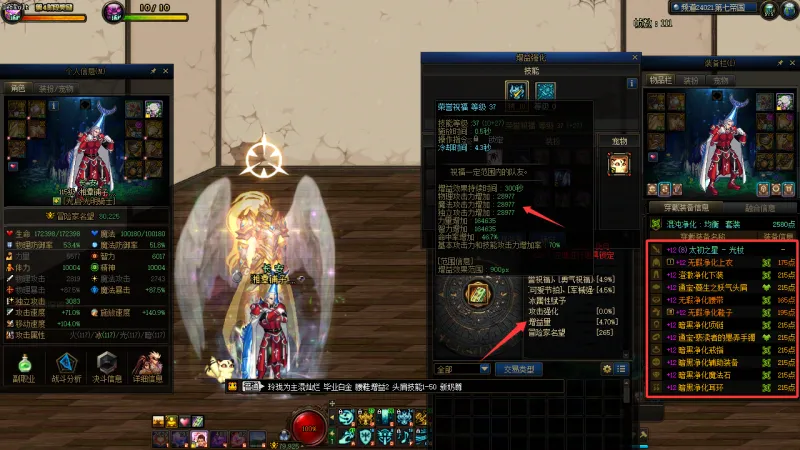This screenshot has height=450, width=800.
Task: Close the 个人信息 character window
Action: 167,72
